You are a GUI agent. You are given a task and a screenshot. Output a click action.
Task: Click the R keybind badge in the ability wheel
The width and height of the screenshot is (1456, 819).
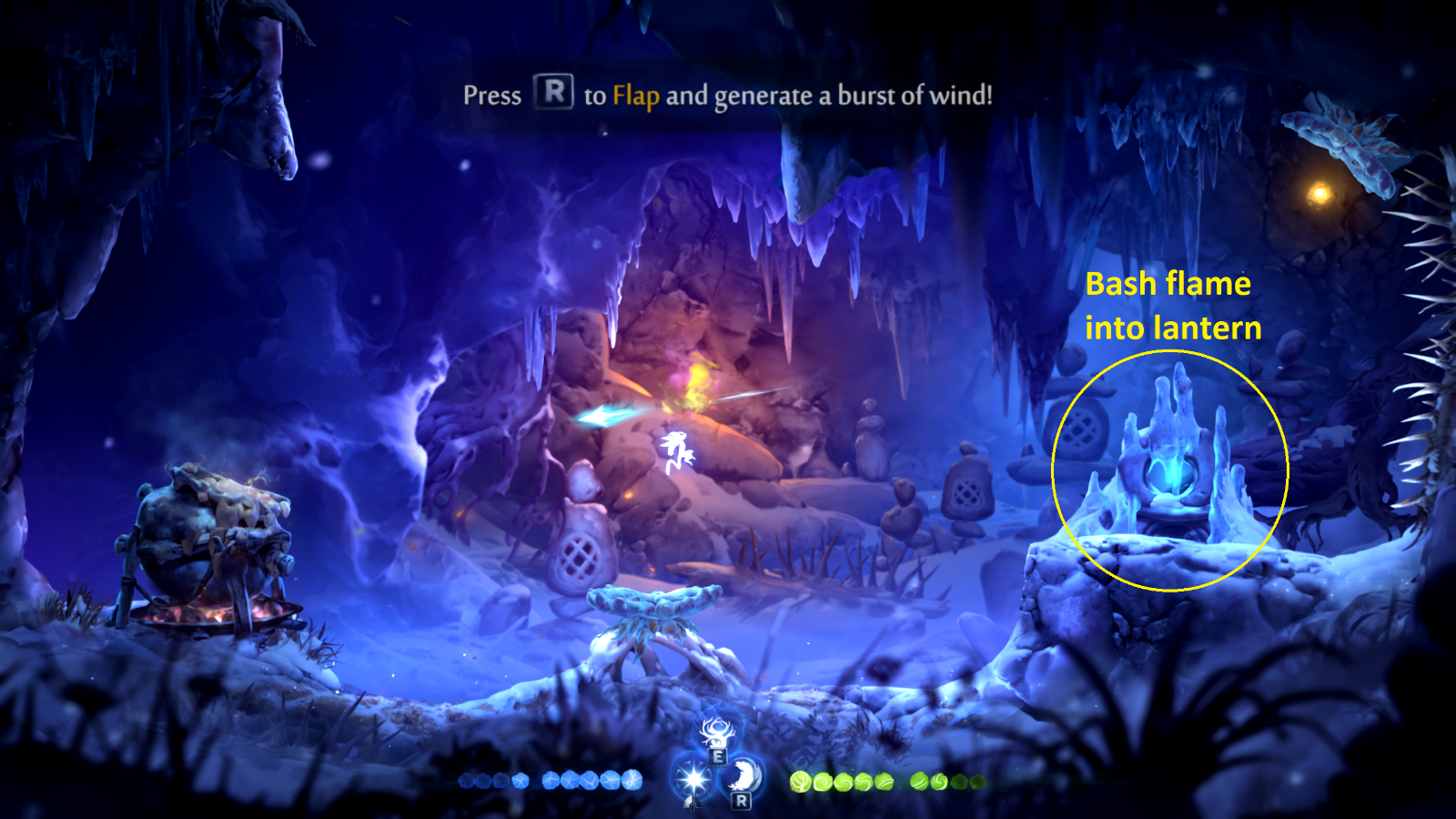point(740,801)
